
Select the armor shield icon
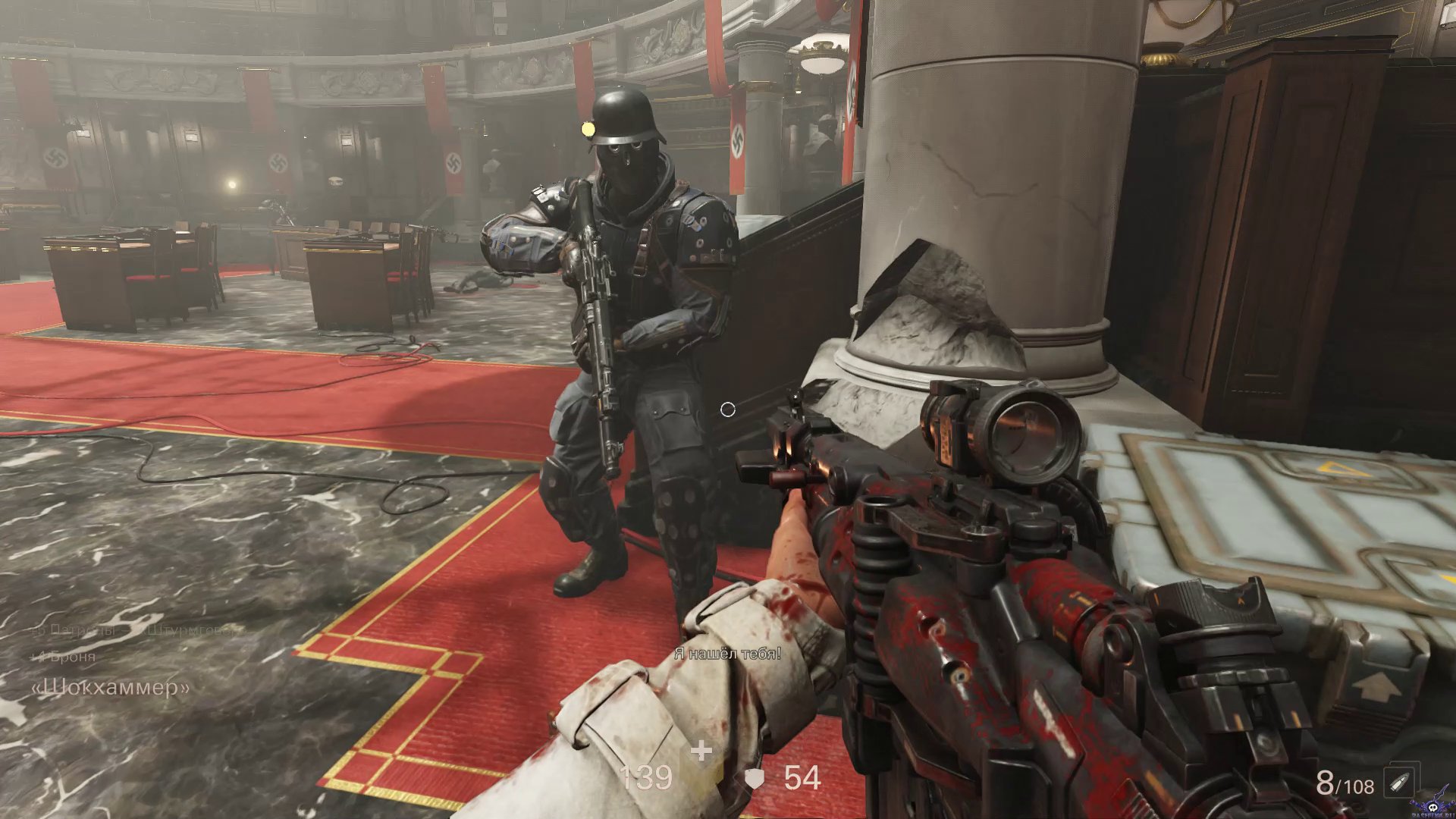[755, 779]
